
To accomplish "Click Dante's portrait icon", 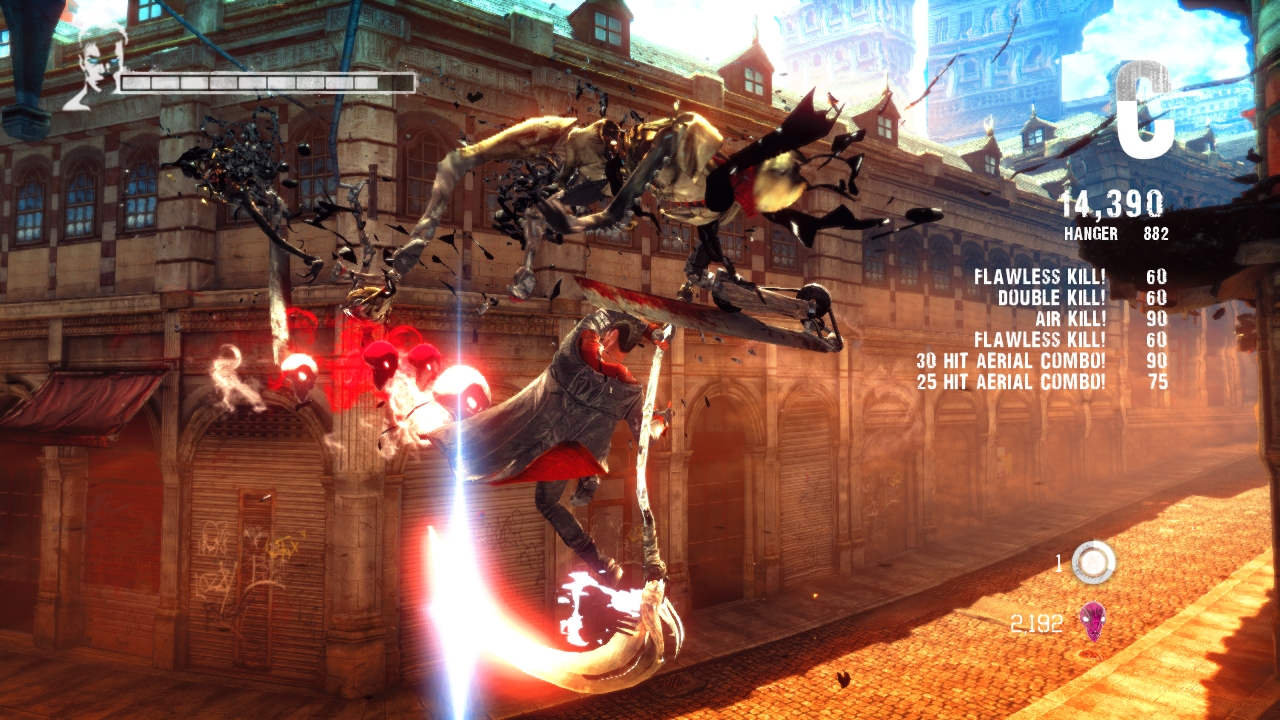I will pyautogui.click(x=97, y=64).
